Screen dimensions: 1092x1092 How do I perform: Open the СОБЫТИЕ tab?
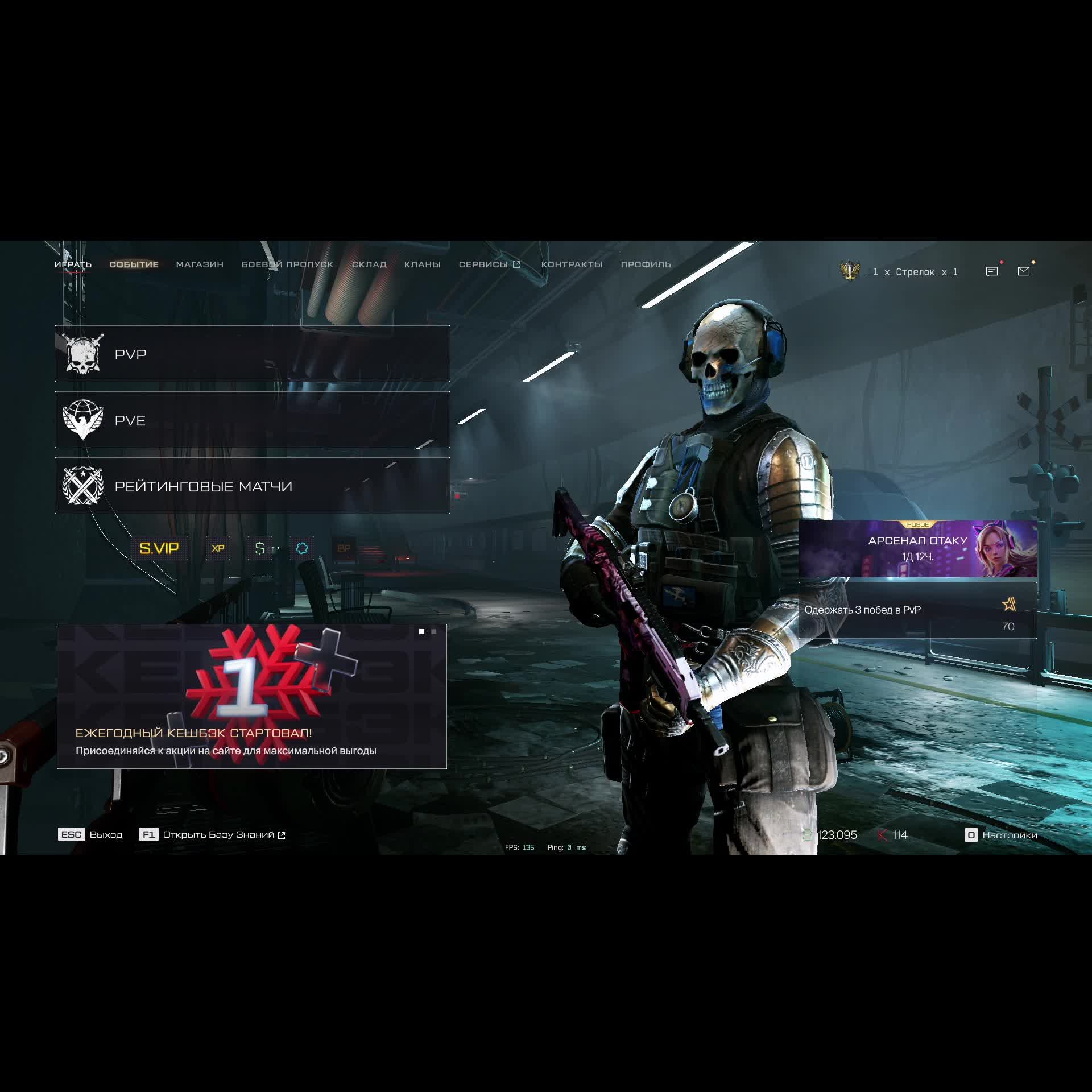[x=134, y=264]
